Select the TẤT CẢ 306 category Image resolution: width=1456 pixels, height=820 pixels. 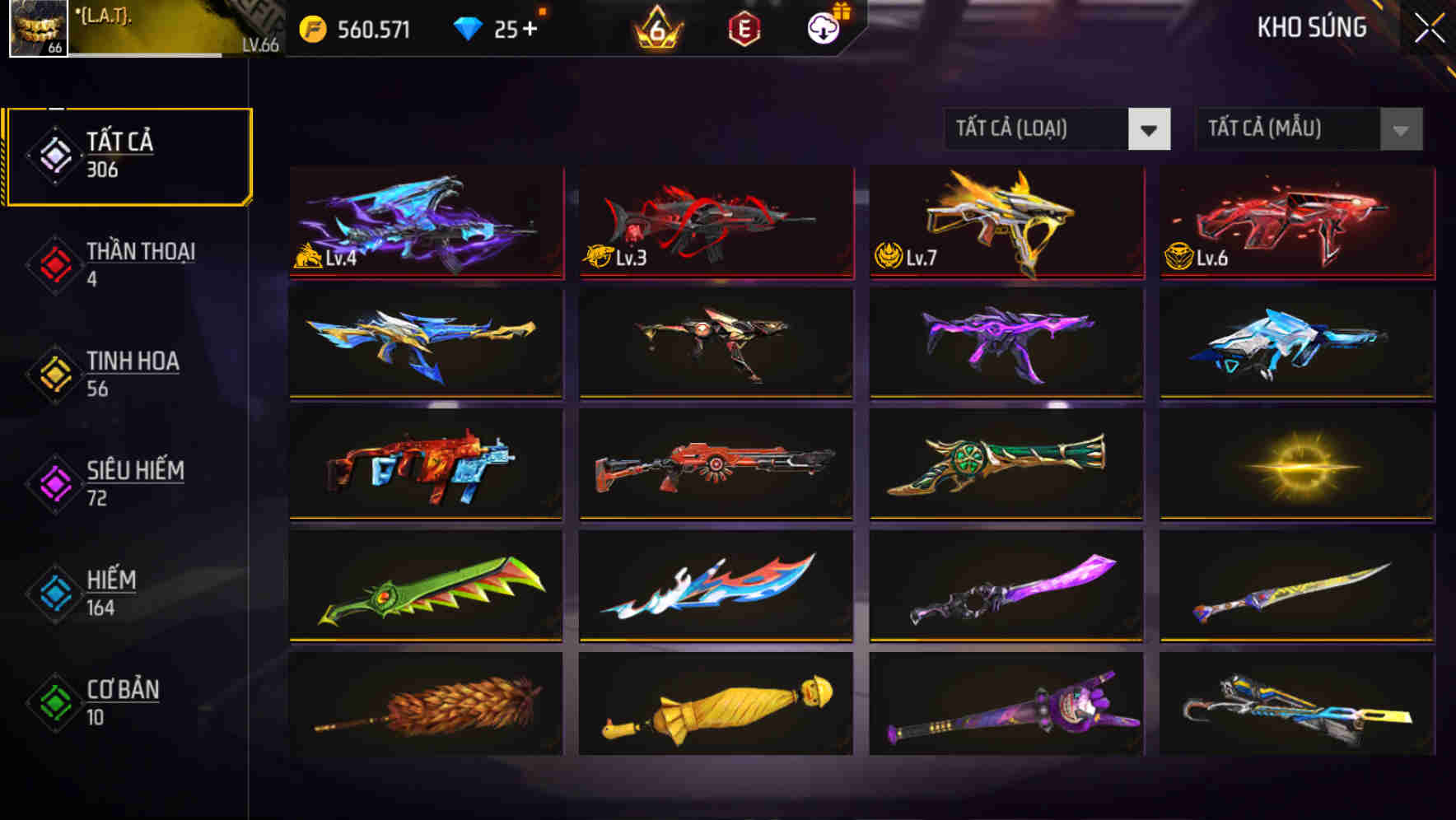(124, 153)
